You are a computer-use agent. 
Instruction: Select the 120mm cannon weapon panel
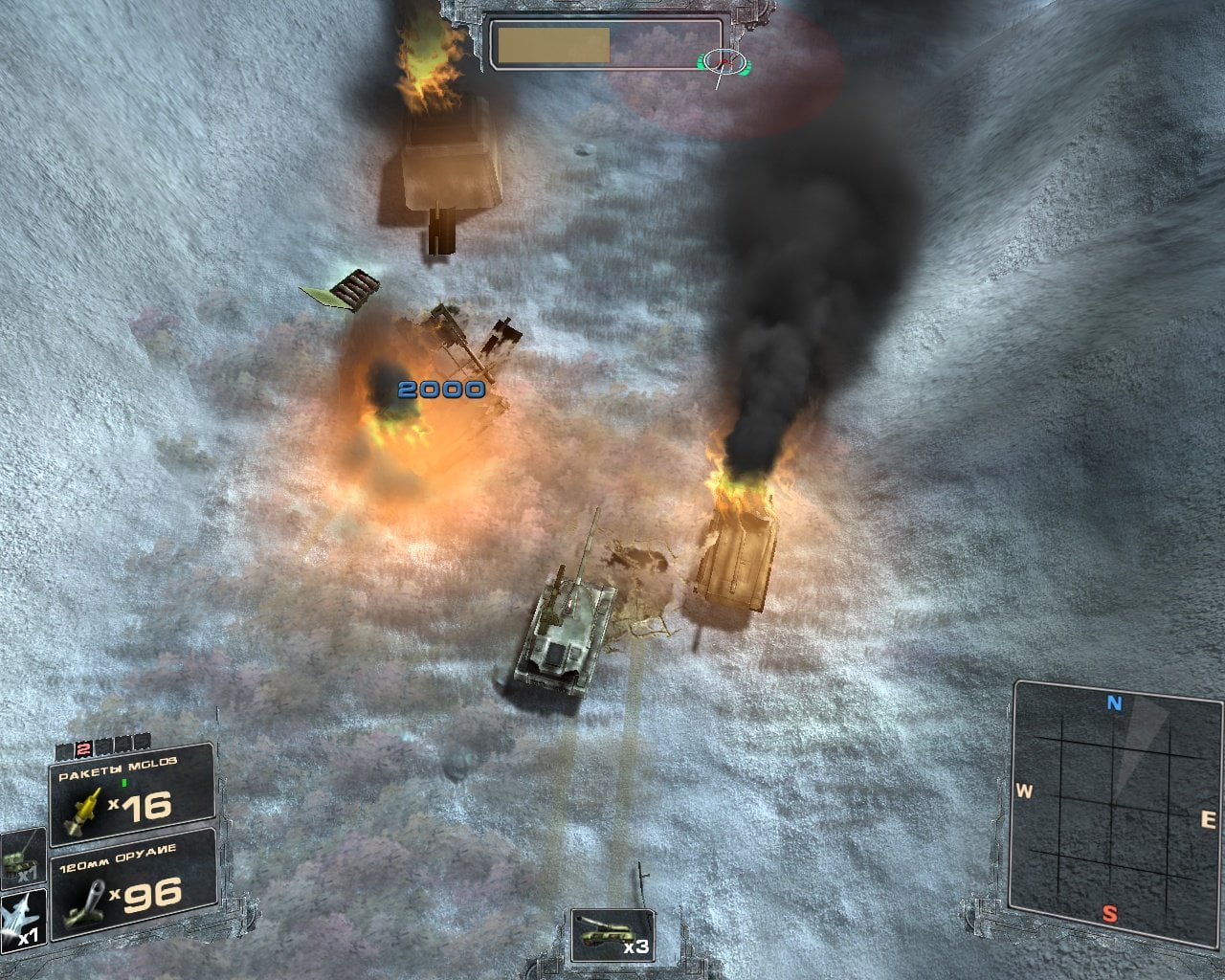click(132, 884)
